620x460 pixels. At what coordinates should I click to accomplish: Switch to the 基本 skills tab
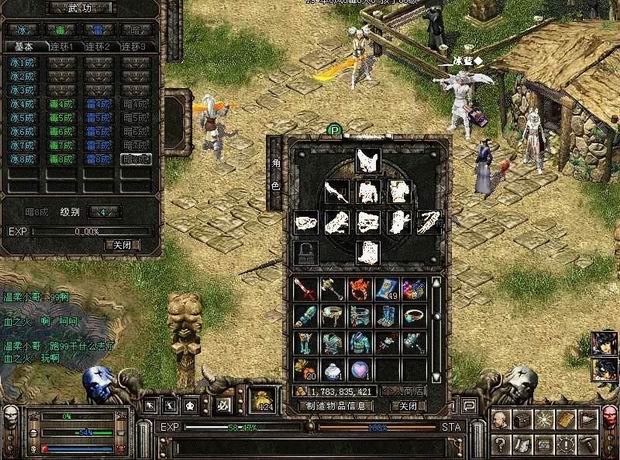tap(23, 46)
